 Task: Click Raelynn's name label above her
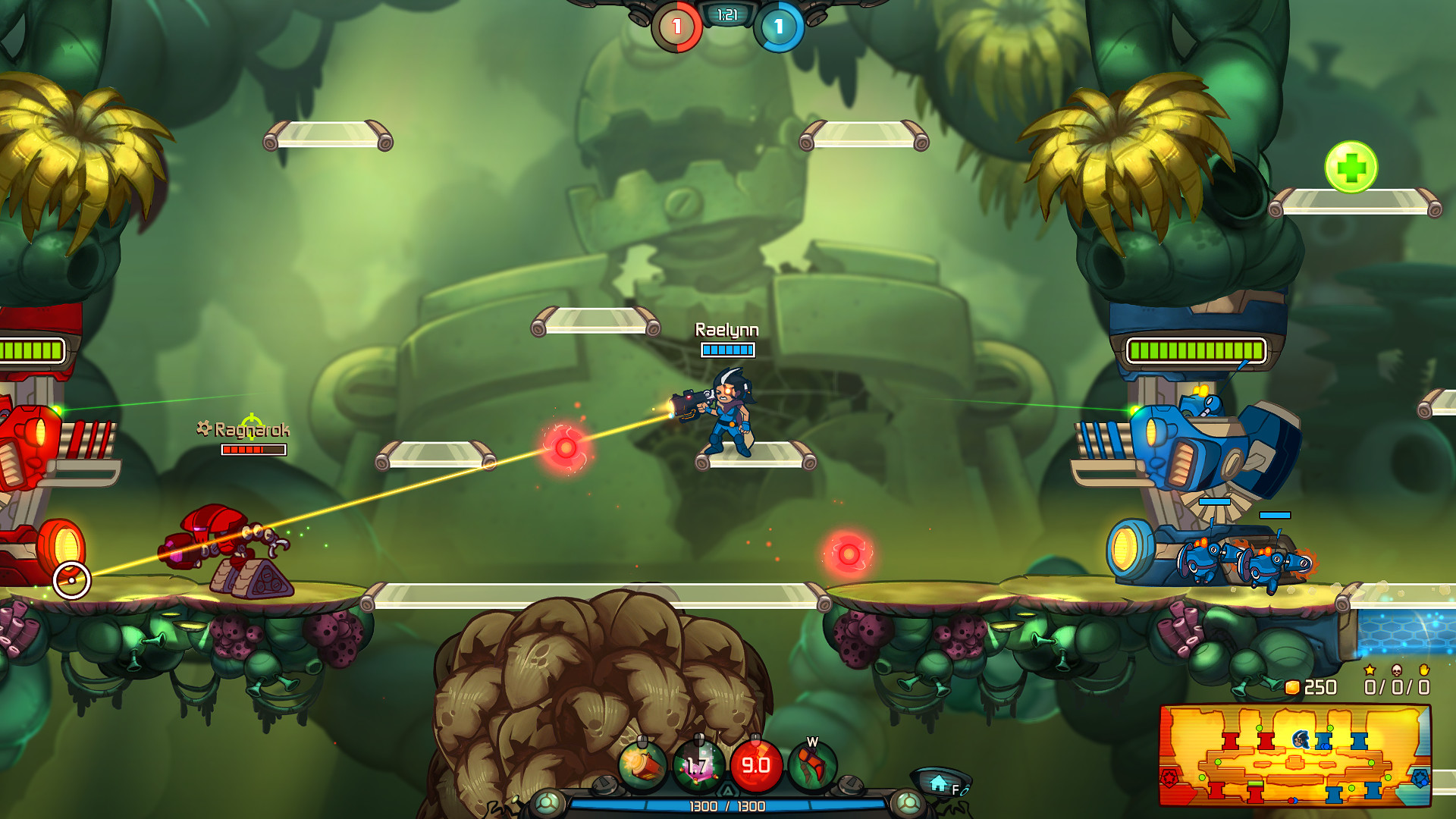tap(728, 330)
